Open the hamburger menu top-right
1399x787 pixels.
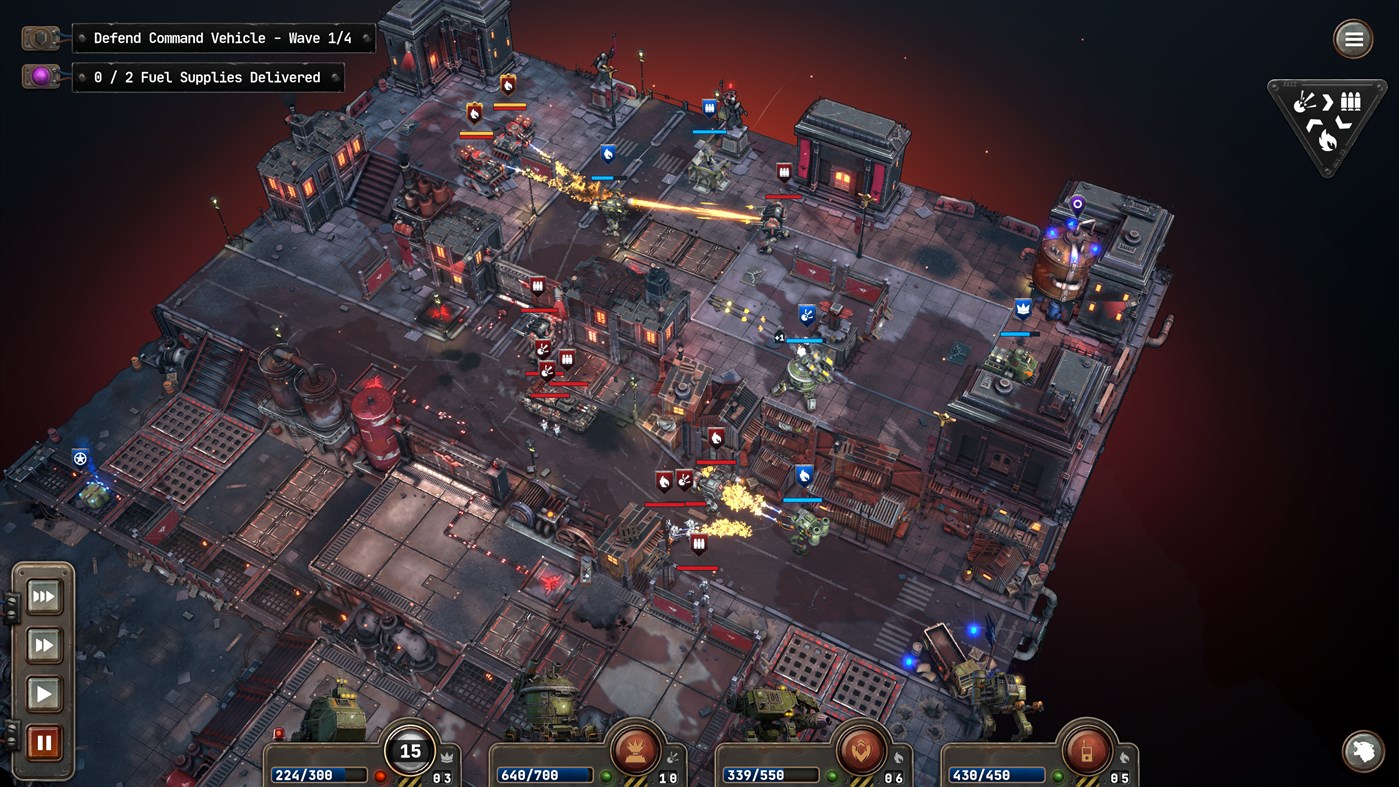[1353, 38]
